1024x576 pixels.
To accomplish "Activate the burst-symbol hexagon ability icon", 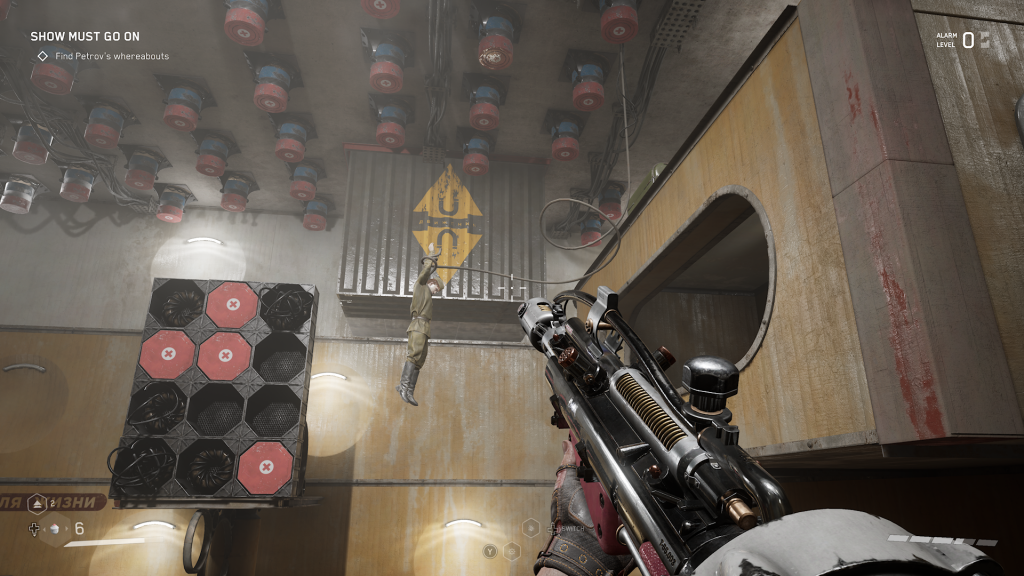I will click(x=531, y=528).
